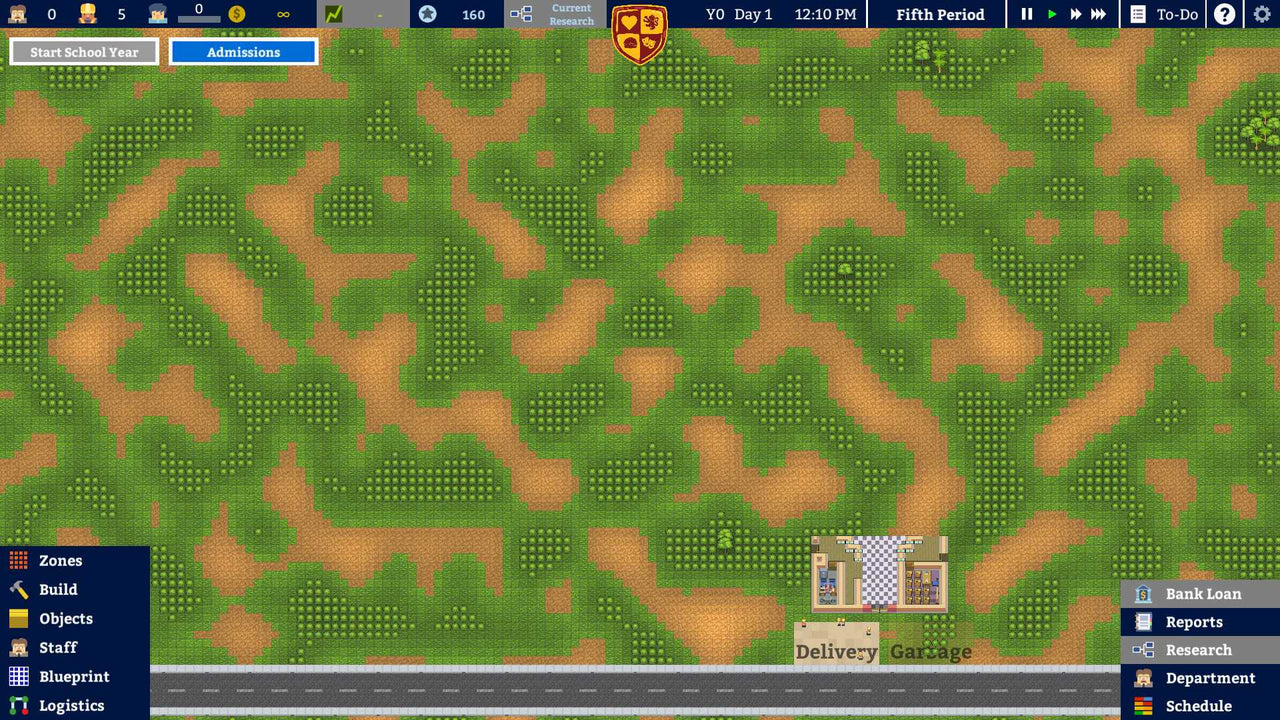Screen dimensions: 1280x720
Task: Open the Objects menu icon
Action: click(16, 618)
